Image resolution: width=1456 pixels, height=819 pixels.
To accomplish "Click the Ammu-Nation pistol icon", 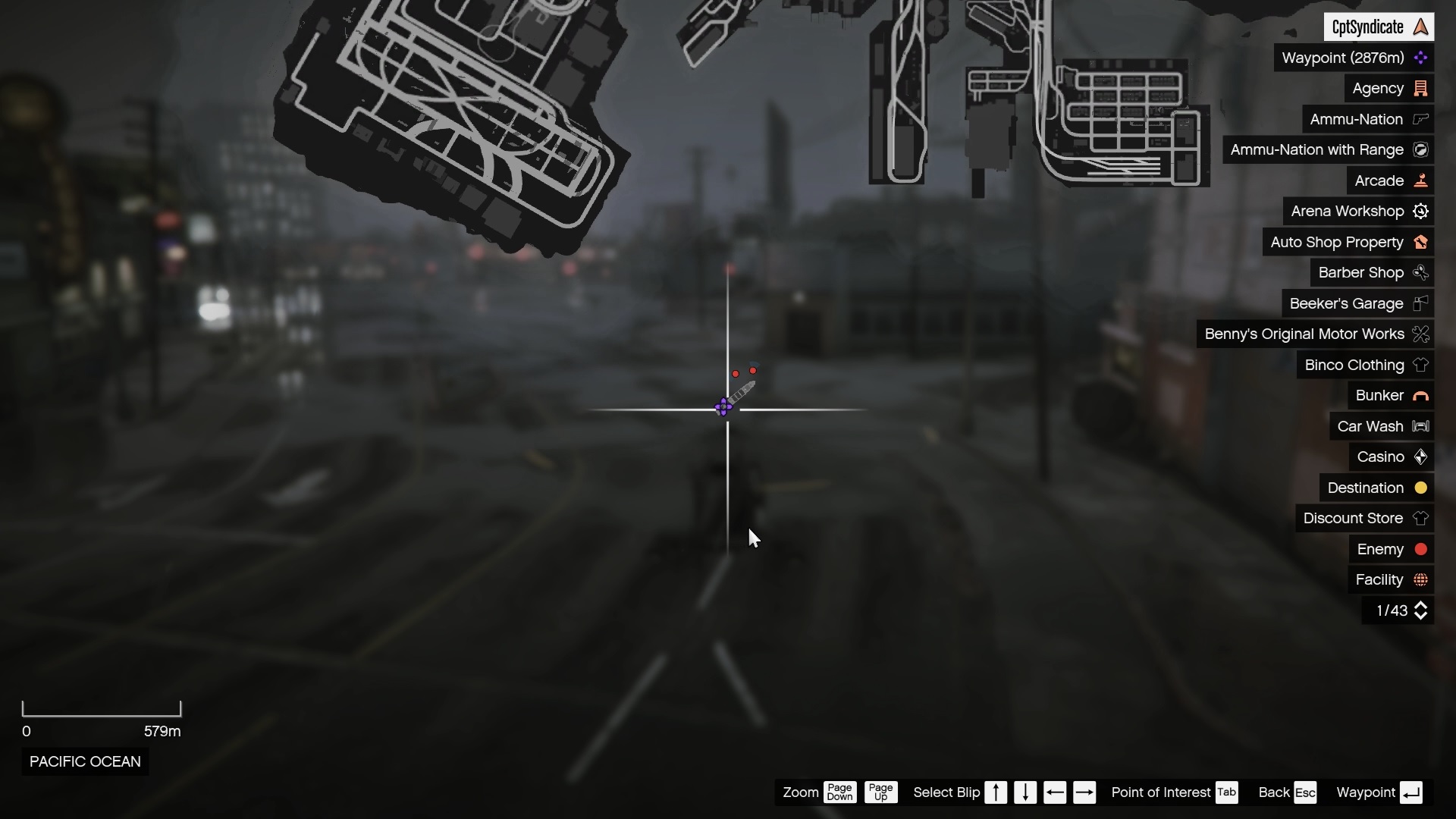I will (x=1421, y=119).
